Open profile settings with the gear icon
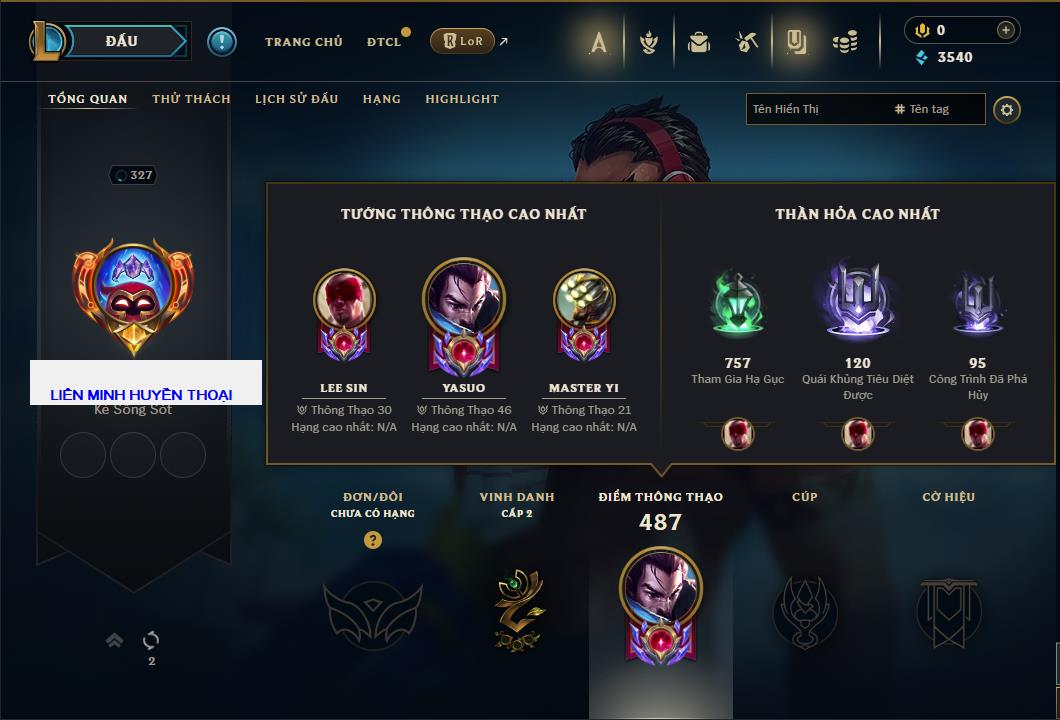Viewport: 1060px width, 720px height. click(1007, 109)
